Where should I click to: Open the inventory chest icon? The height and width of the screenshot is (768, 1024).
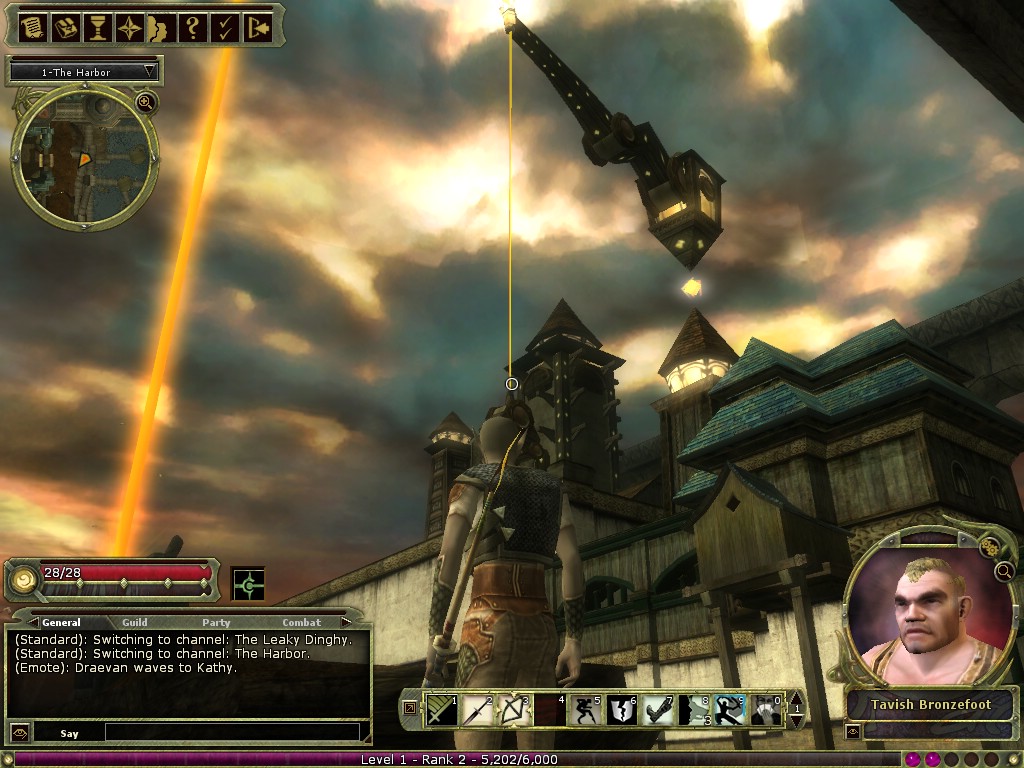tap(65, 27)
